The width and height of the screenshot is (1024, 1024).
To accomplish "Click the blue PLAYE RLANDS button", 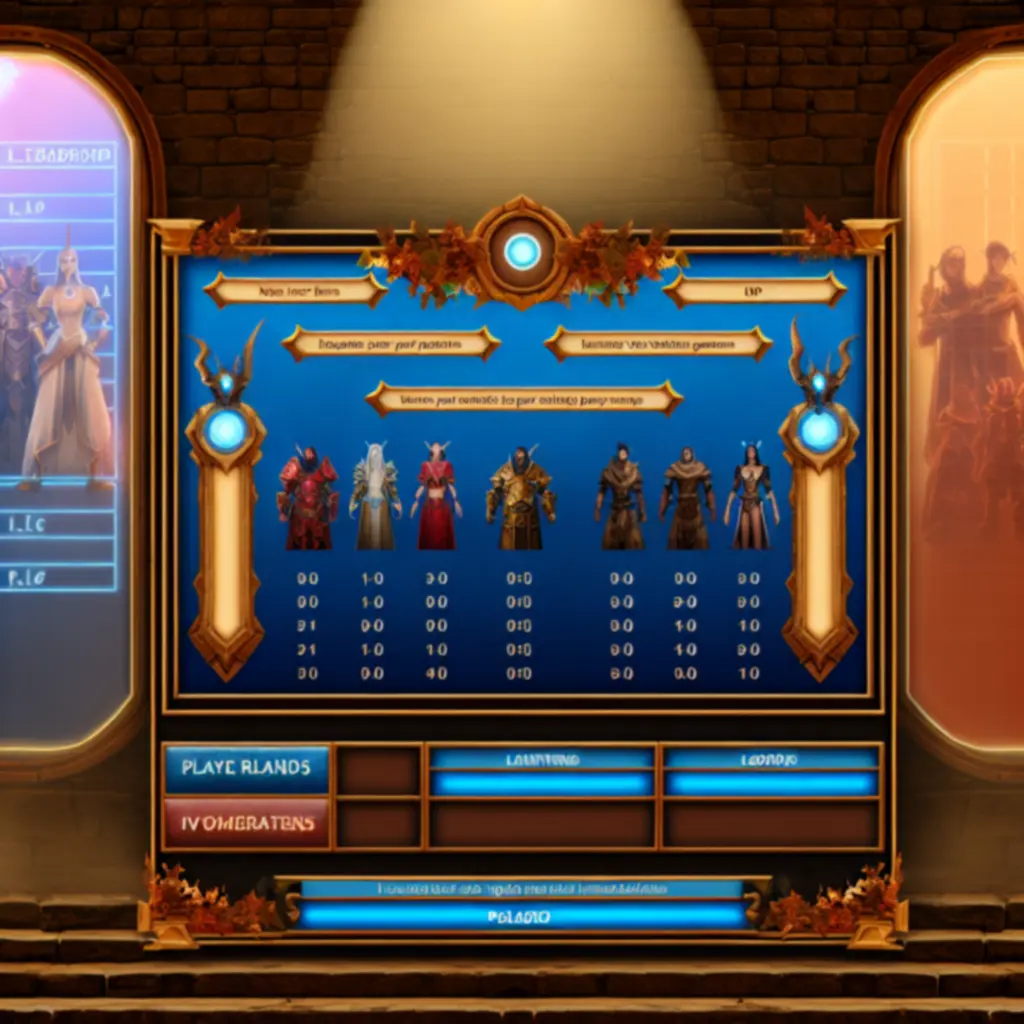I will coord(246,768).
